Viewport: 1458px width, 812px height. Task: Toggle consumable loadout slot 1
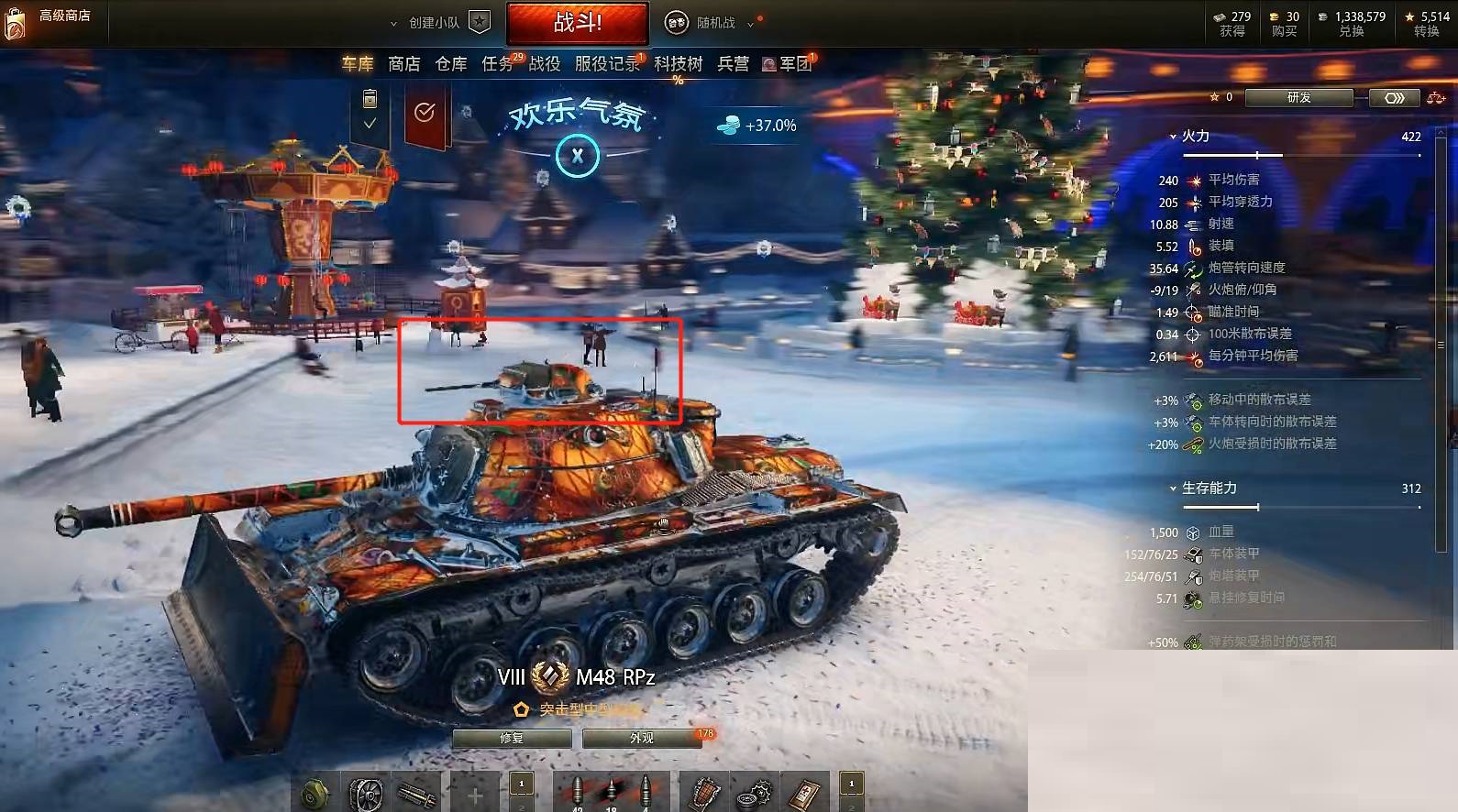point(851,784)
